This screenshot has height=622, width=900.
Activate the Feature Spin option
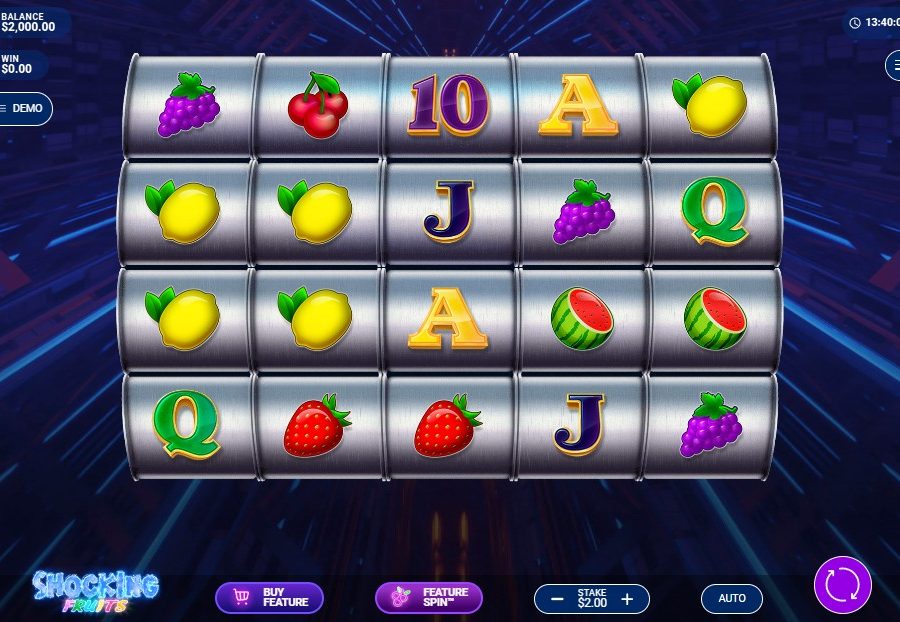point(428,598)
